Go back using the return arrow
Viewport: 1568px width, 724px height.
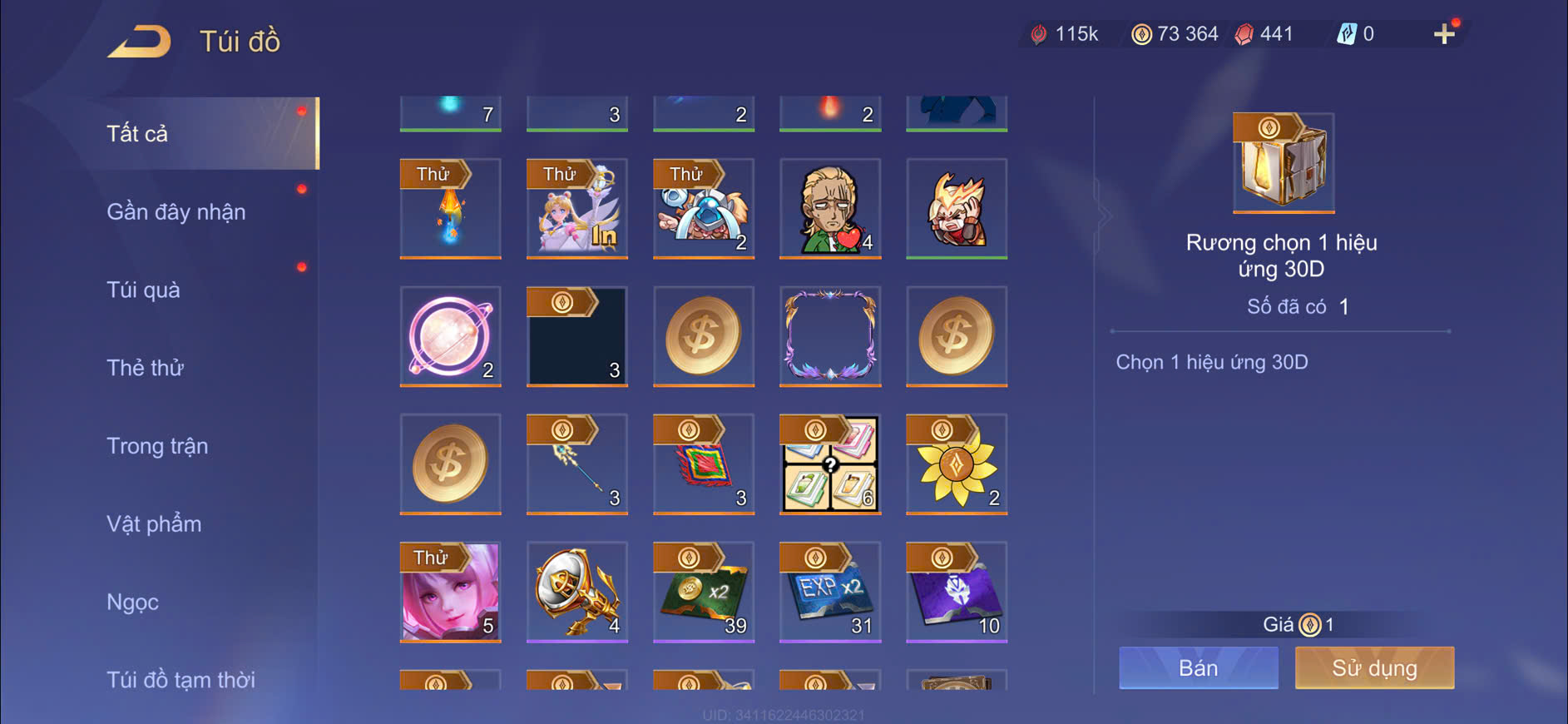point(140,42)
